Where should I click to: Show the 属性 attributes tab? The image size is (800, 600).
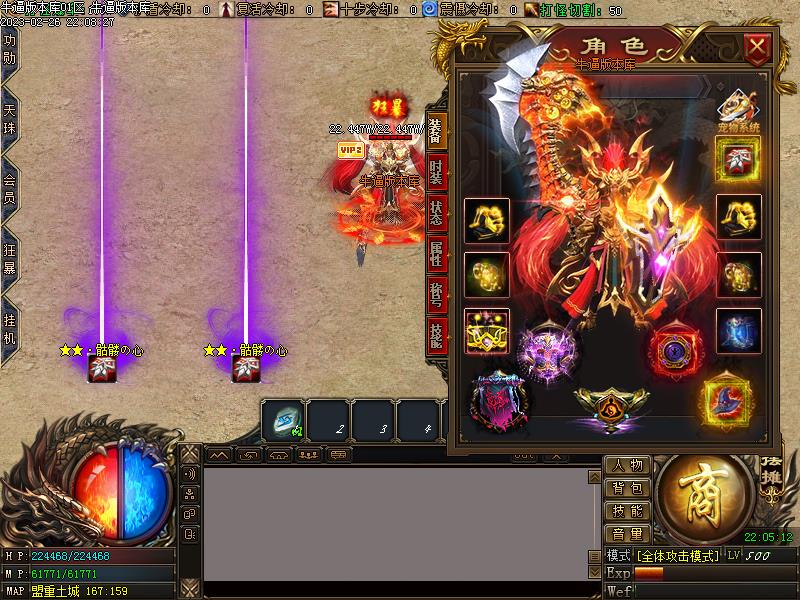[436, 254]
